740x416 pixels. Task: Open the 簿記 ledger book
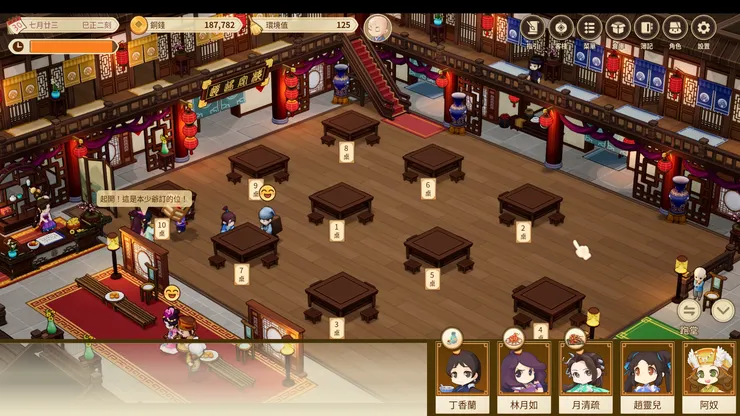647,28
